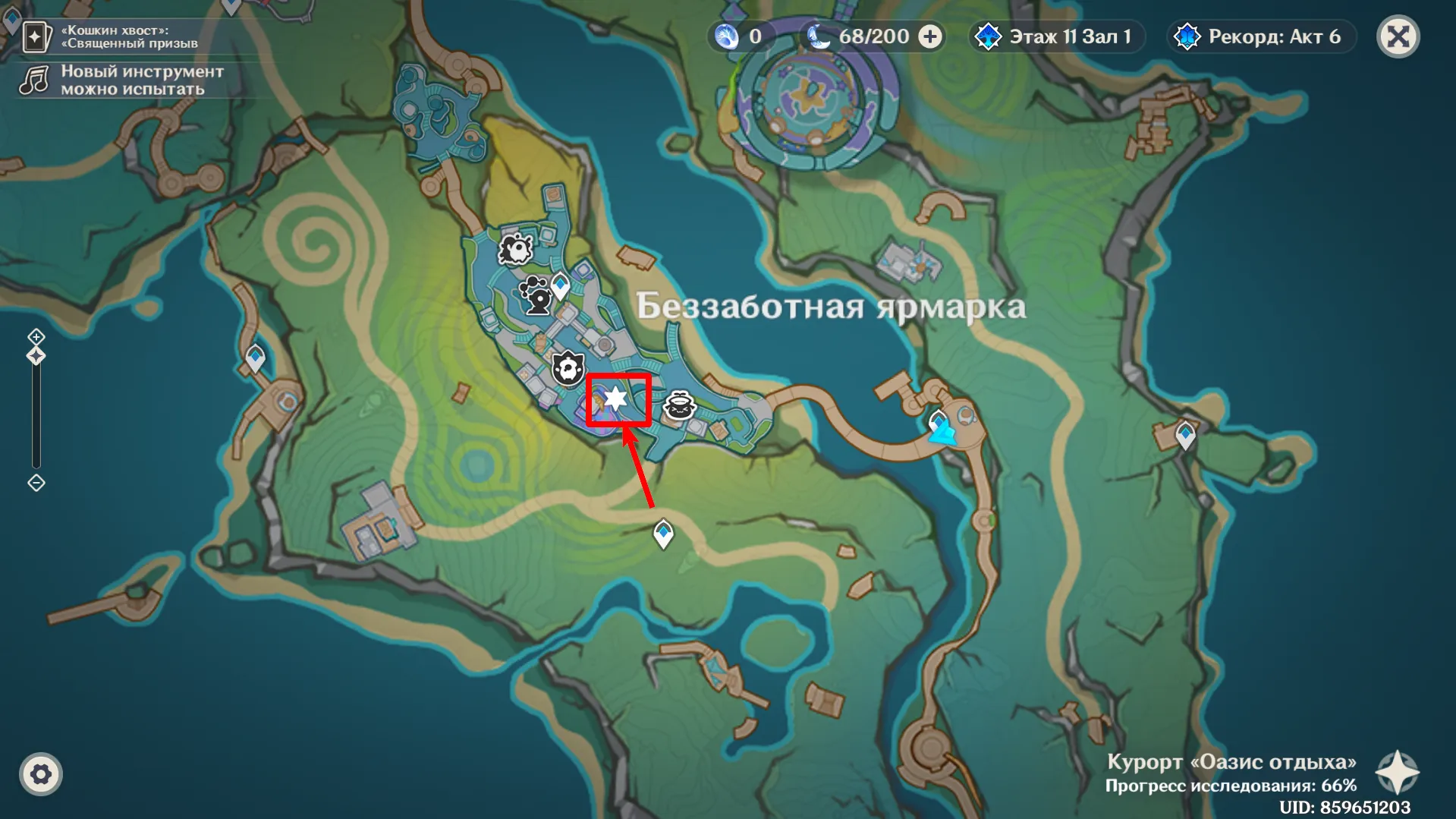Screen dimensions: 1456x819
Task: Click the plus next to 68/200 counter
Action: click(x=929, y=36)
